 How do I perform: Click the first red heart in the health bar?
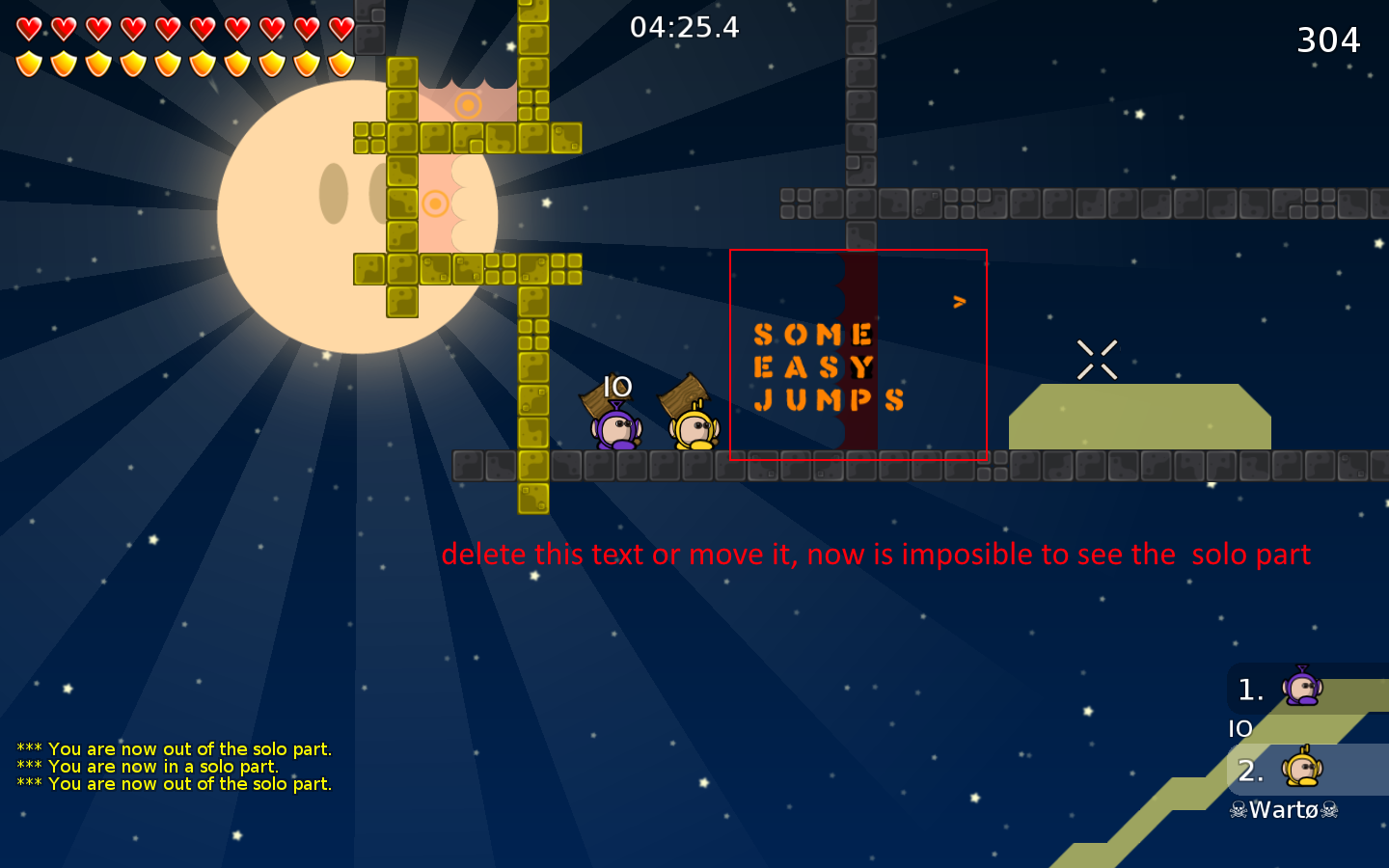tap(27, 26)
